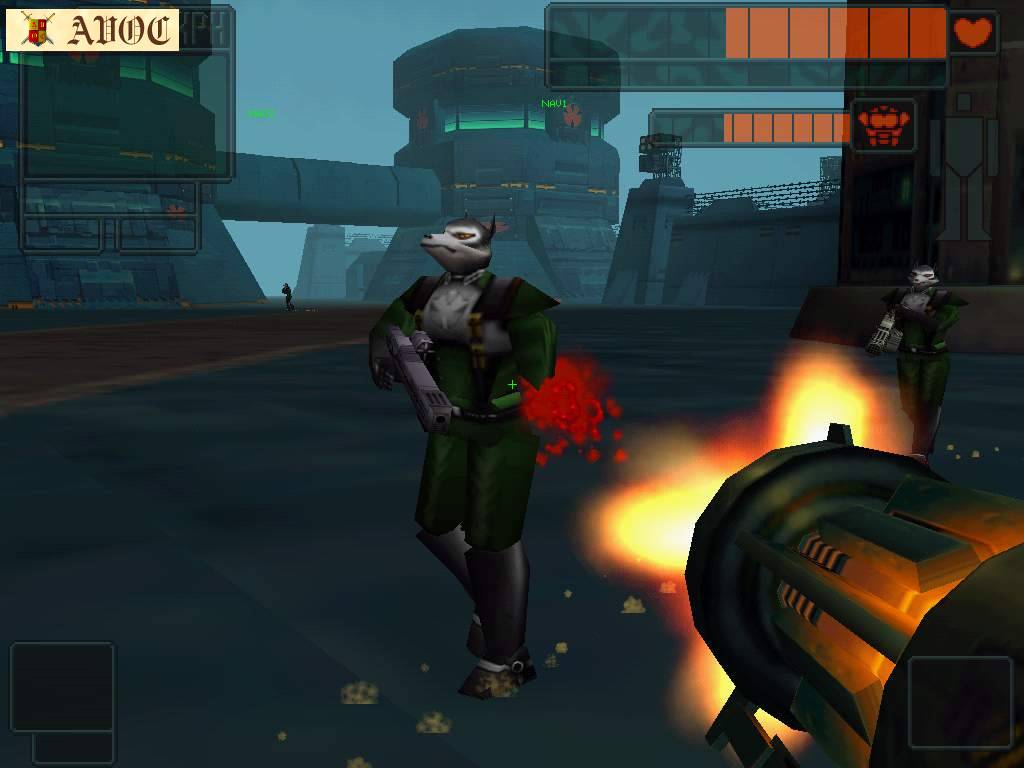Click the orange body armor icon

(x=882, y=127)
